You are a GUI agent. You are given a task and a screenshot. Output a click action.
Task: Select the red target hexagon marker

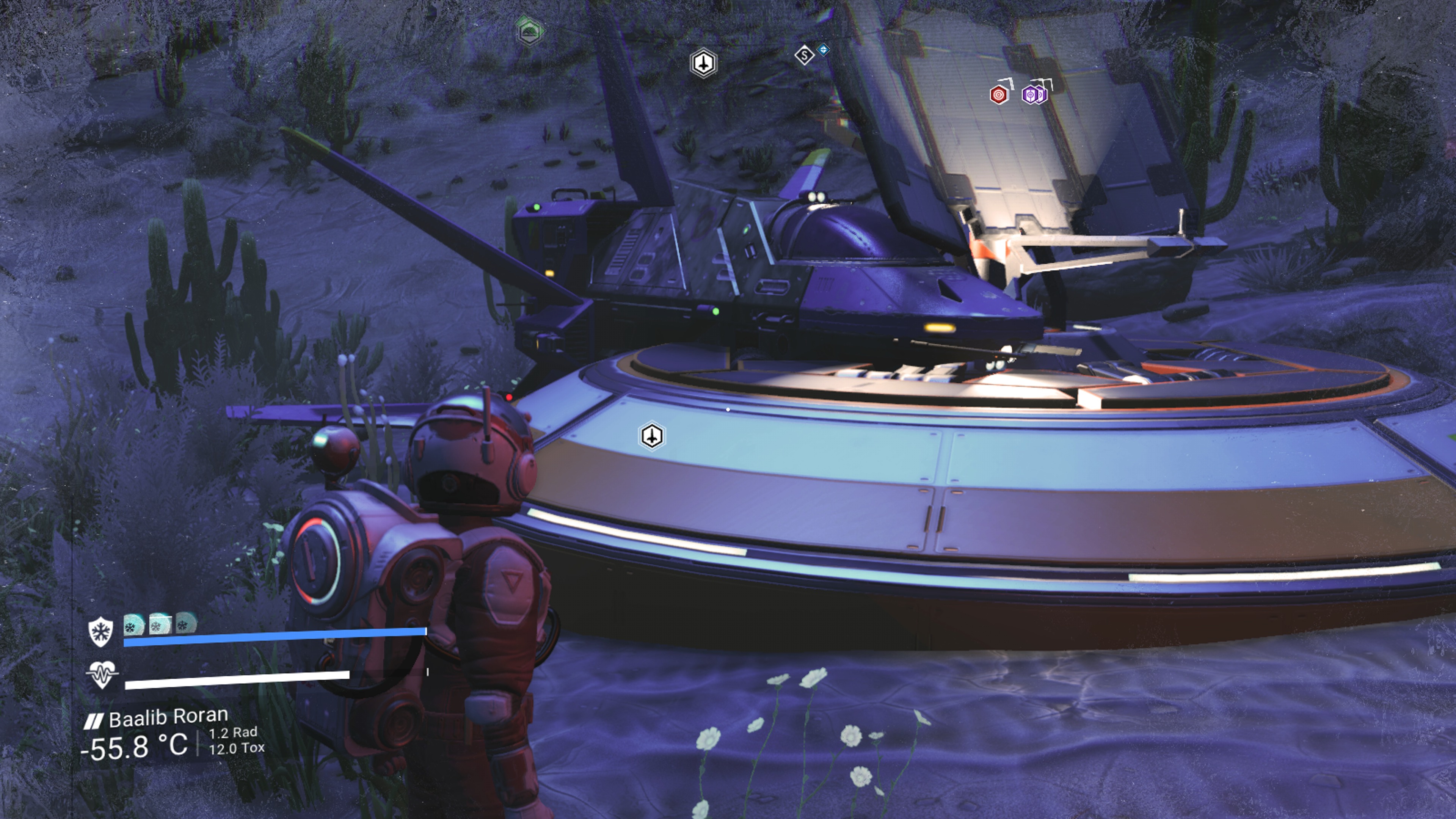[999, 94]
